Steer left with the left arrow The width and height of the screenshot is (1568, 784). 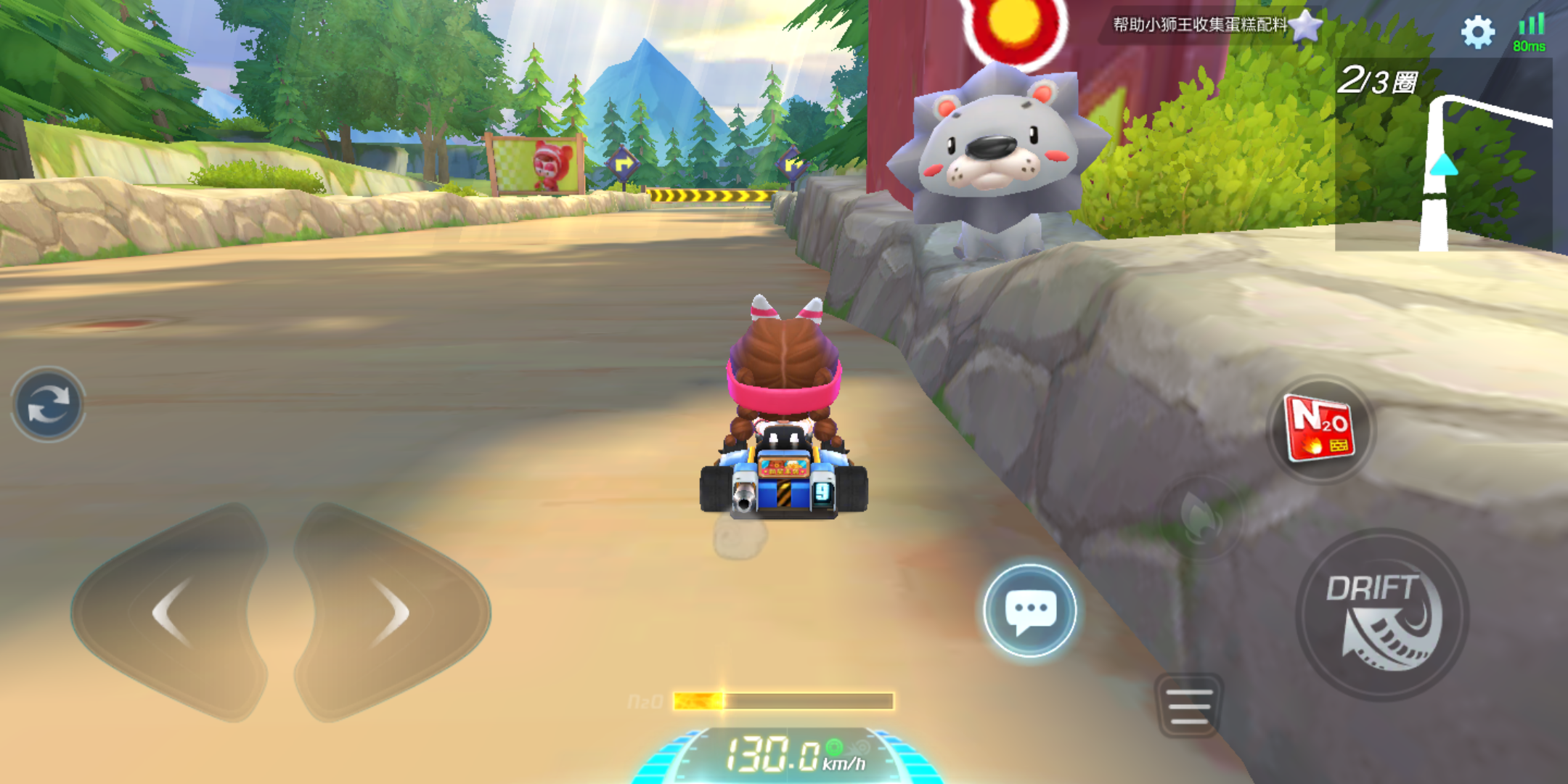point(172,612)
